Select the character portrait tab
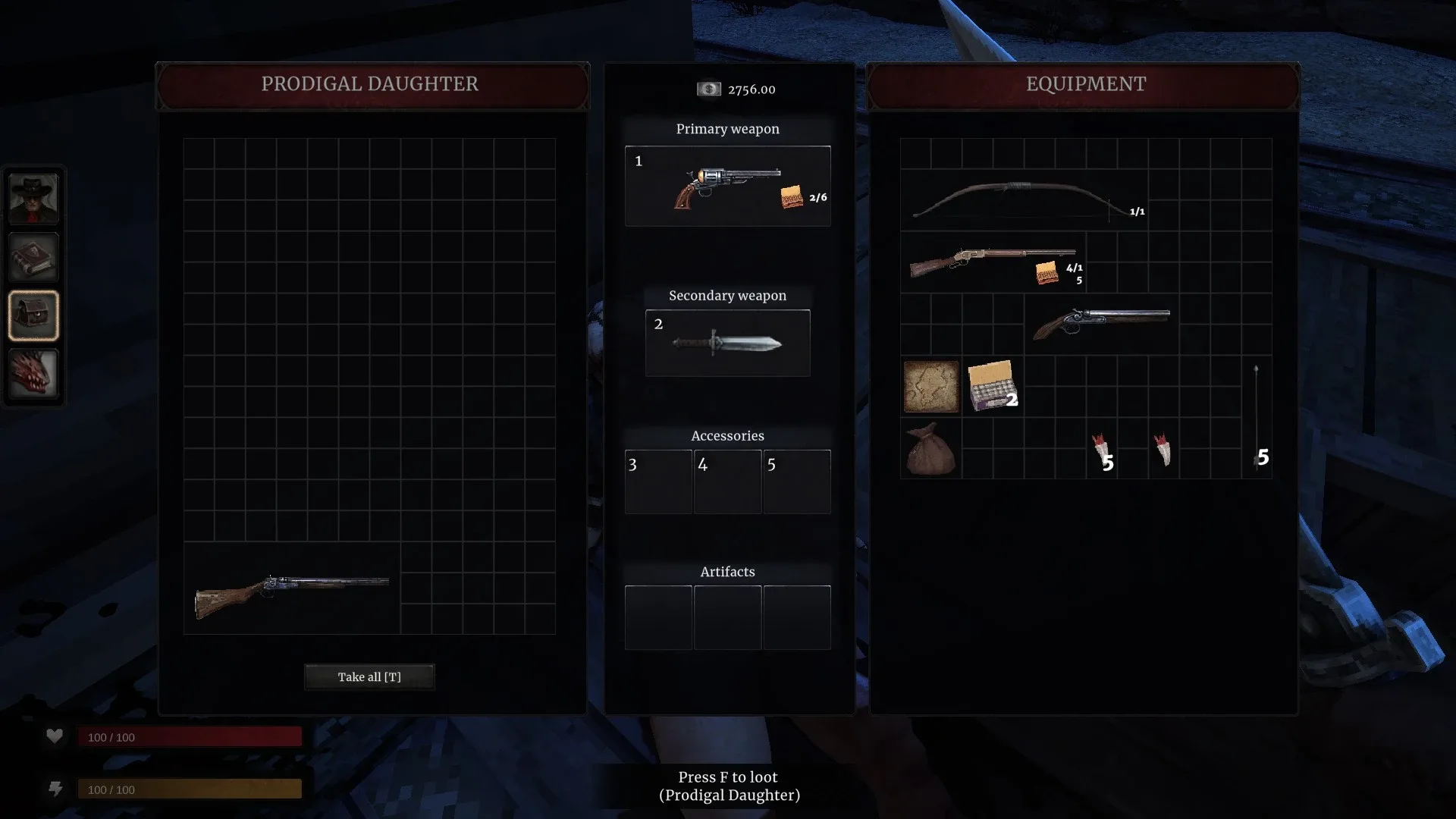Screen dimensions: 1456x819 coord(33,199)
